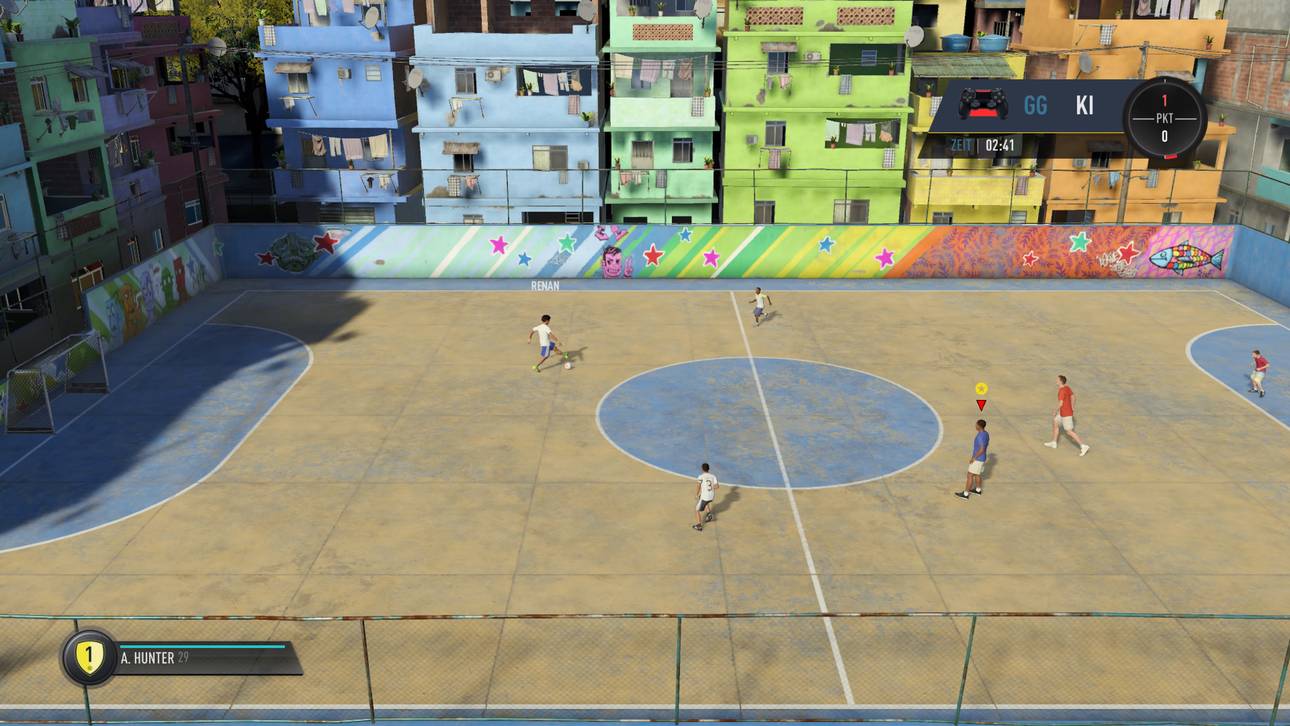Select the yellow shield badge showing 1
The height and width of the screenshot is (726, 1290).
point(90,656)
